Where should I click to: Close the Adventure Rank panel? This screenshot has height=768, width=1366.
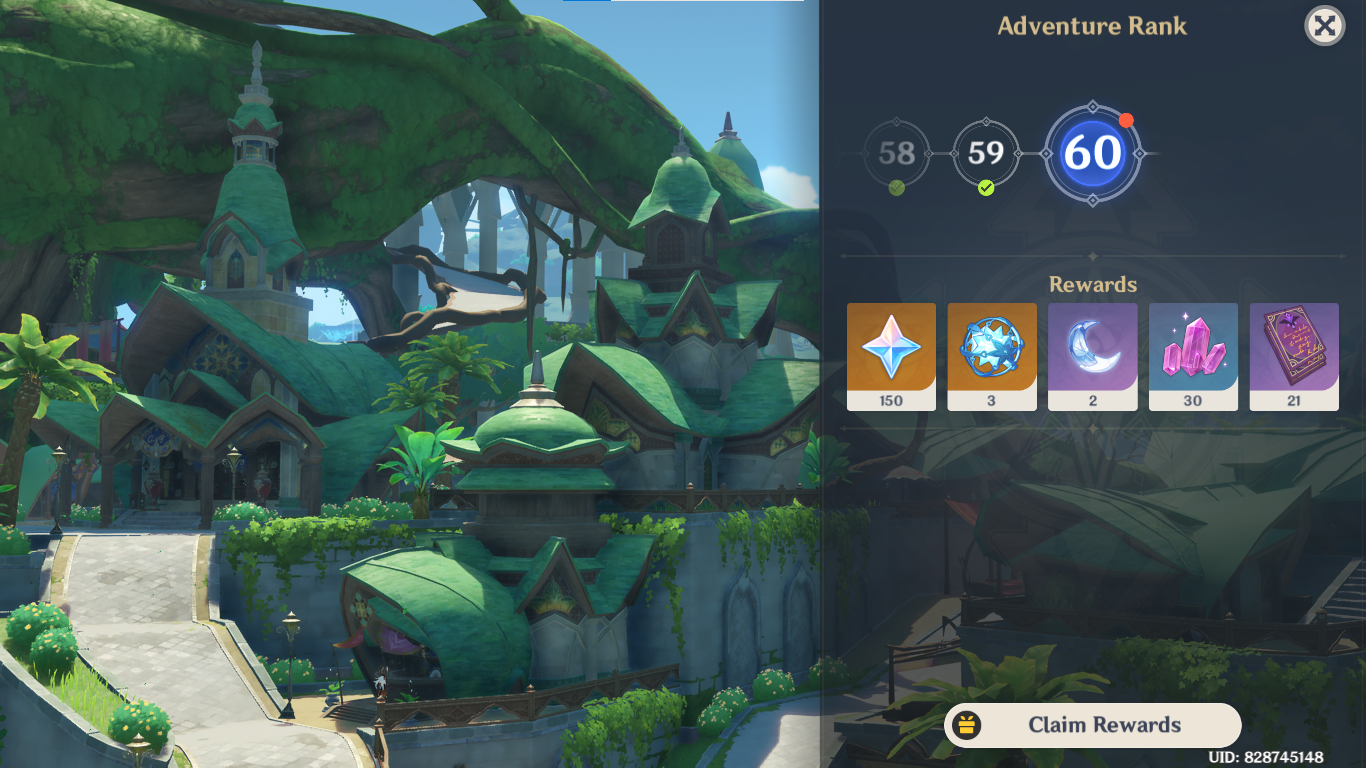1324,26
